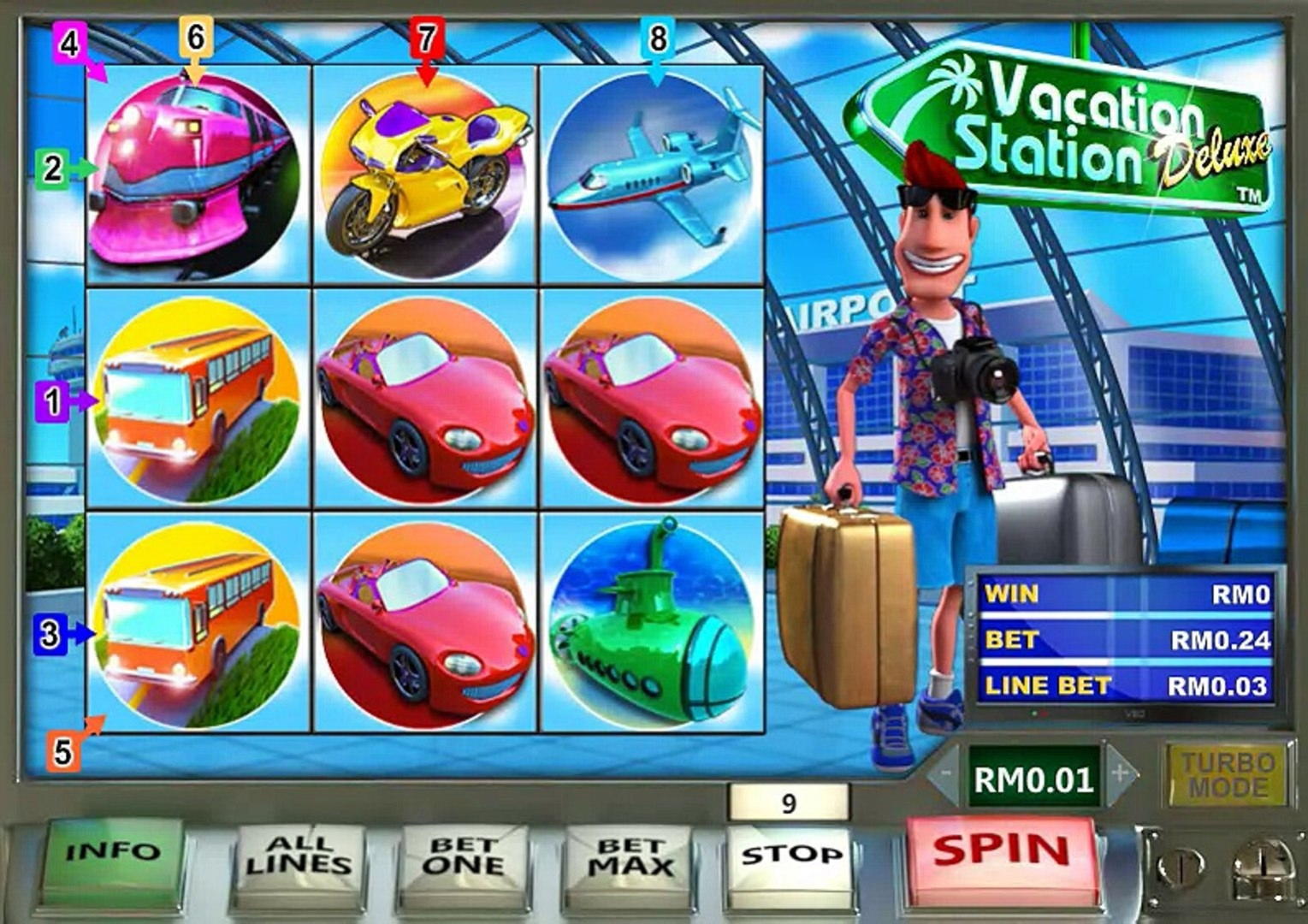Select payline marker 3
The image size is (1308, 924).
[x=50, y=634]
